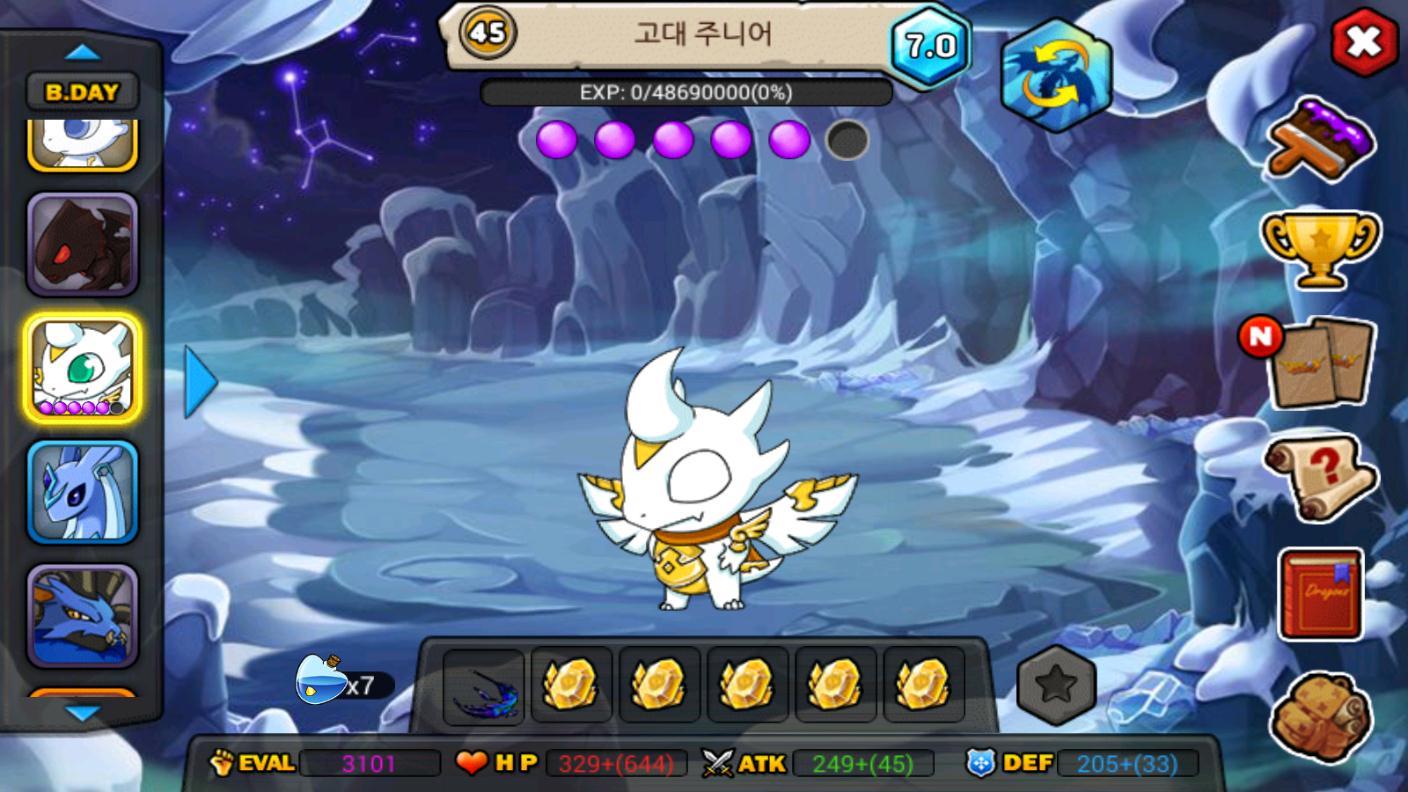Open the question mark scroll
This screenshot has height=792, width=1408.
point(1320,477)
